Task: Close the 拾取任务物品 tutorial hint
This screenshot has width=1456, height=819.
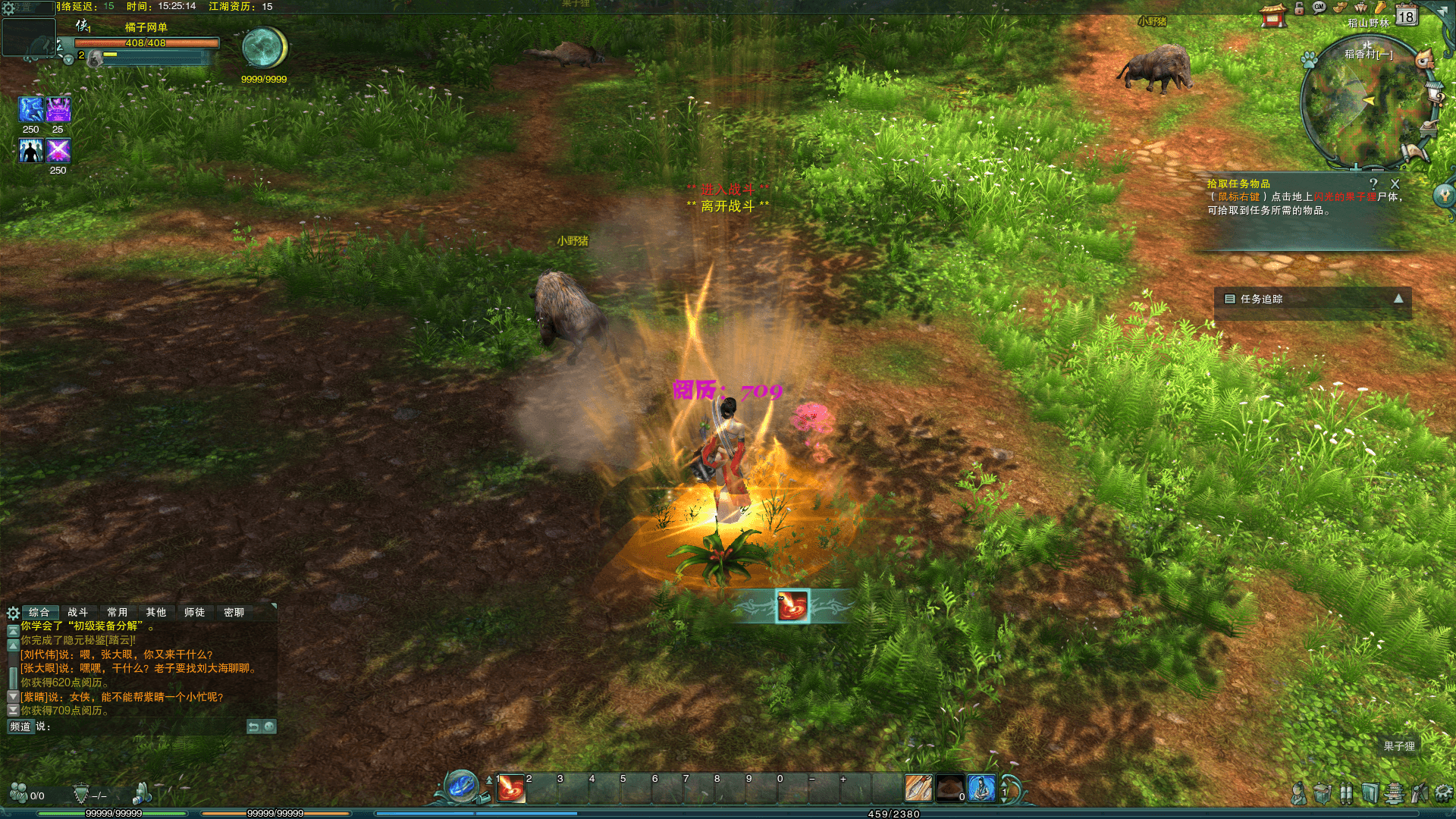Action: [x=1395, y=184]
